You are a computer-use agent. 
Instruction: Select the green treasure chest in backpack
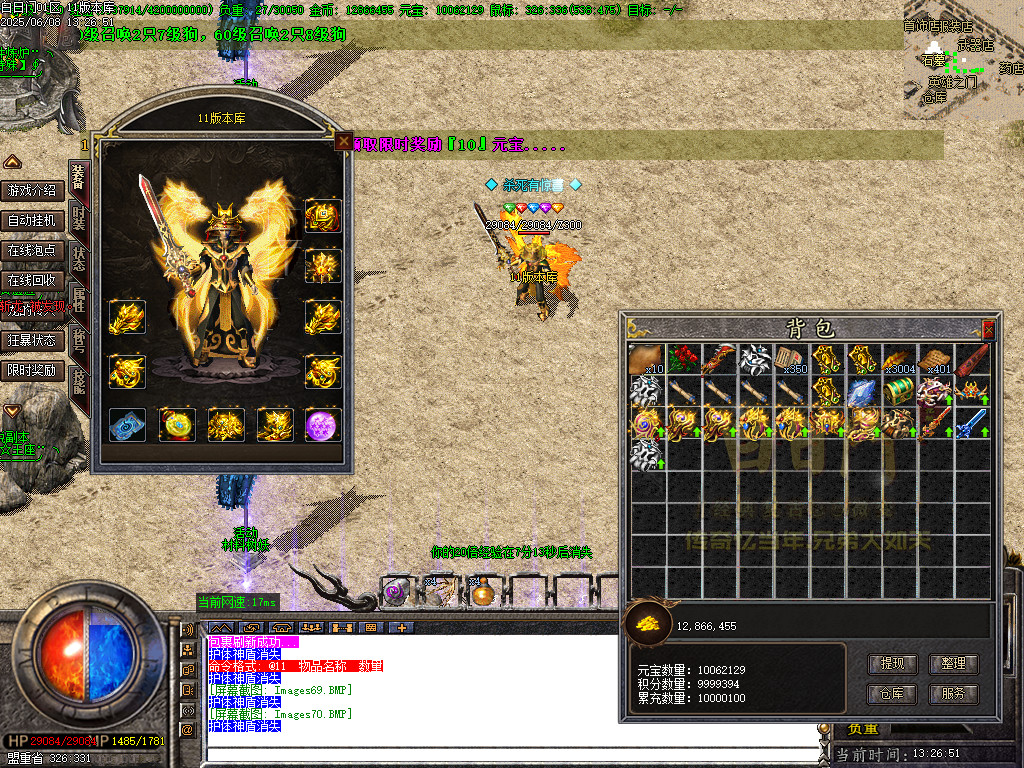900,391
